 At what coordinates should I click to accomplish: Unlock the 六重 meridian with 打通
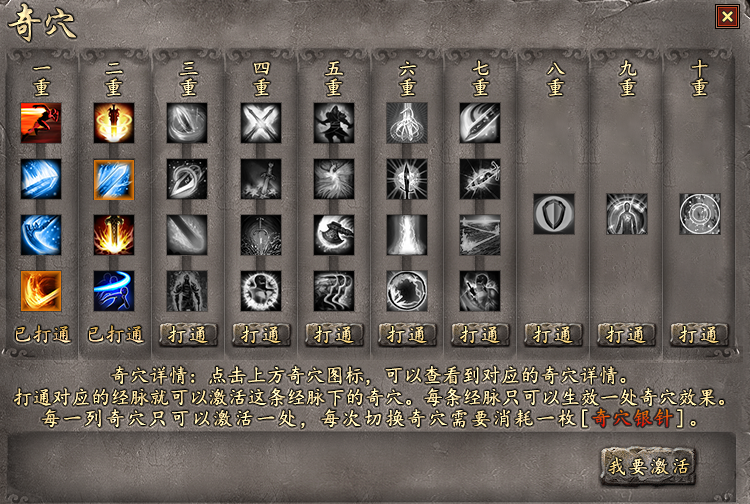407,334
